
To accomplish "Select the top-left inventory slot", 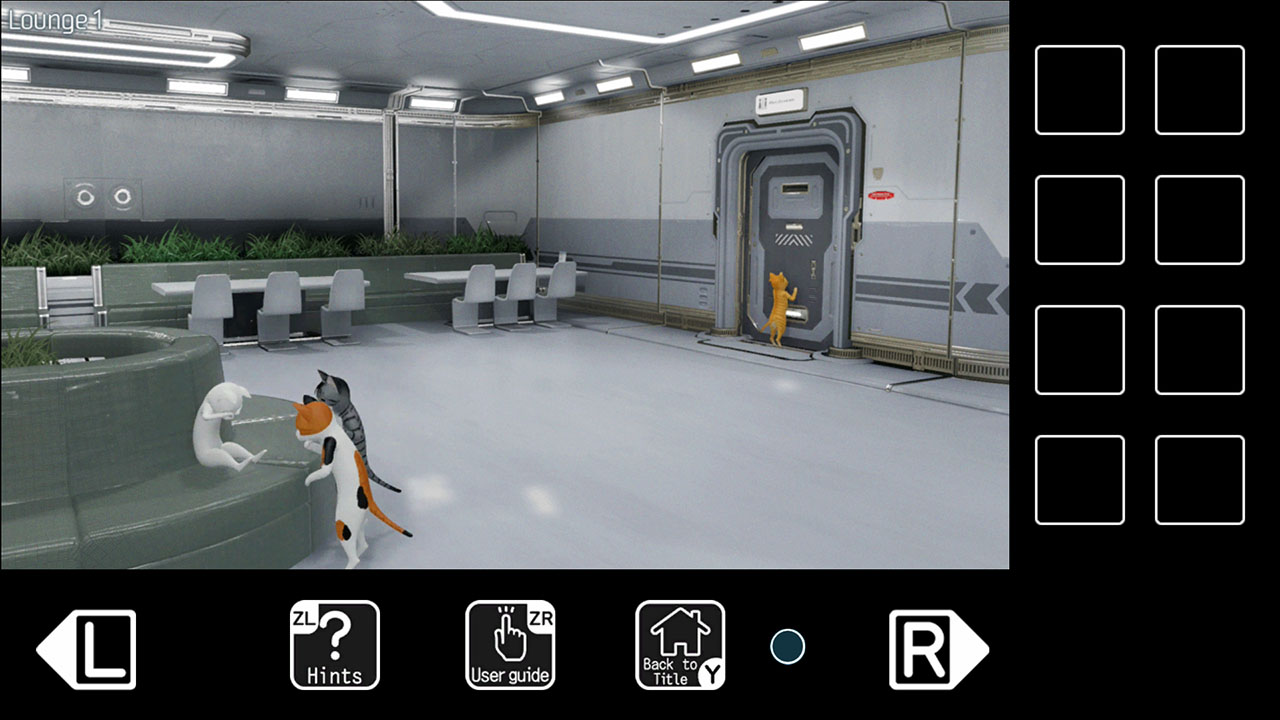I will pyautogui.click(x=1079, y=92).
